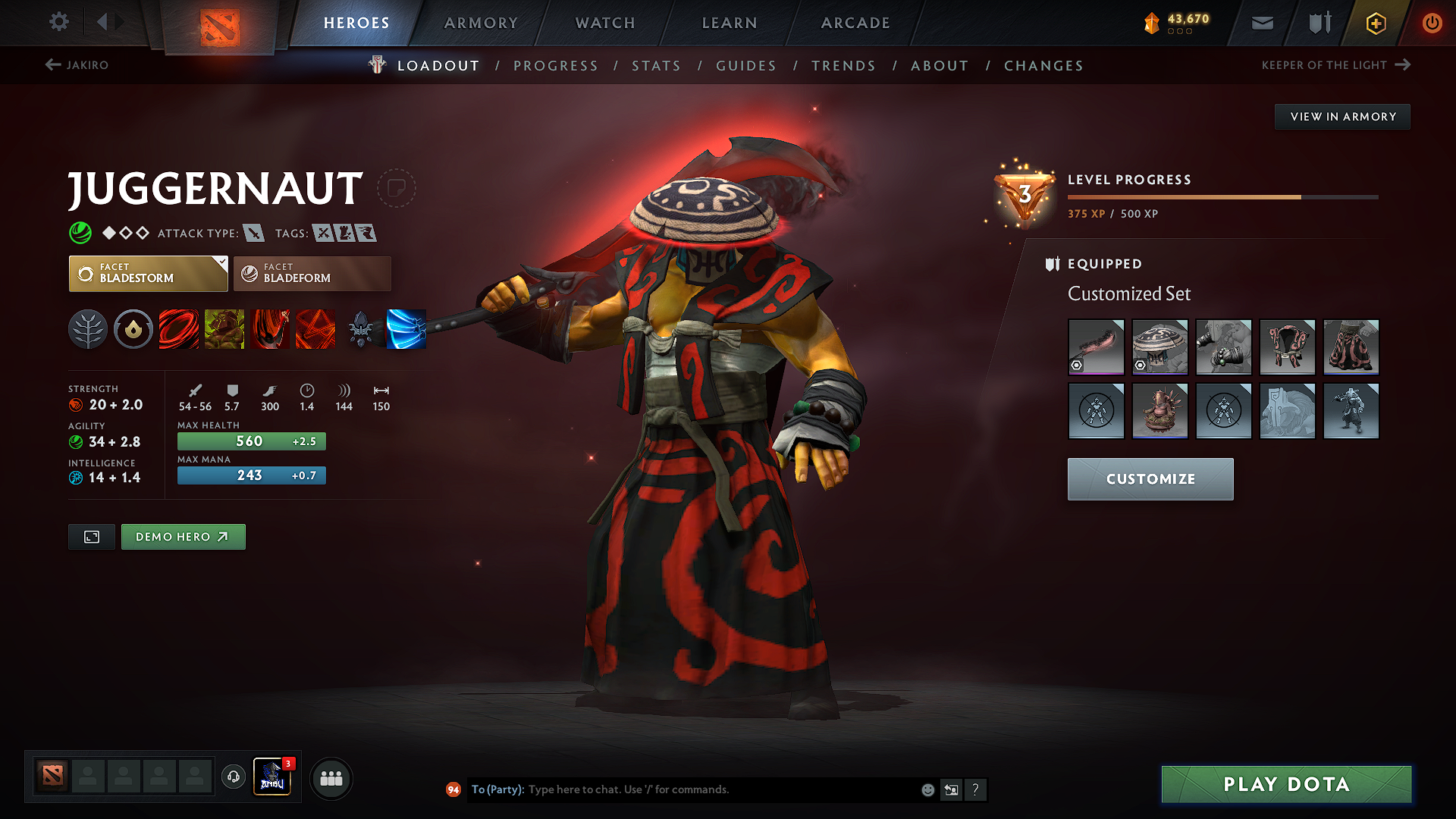Click the Blade Dance ability icon
The width and height of the screenshot is (1456, 819).
click(270, 329)
